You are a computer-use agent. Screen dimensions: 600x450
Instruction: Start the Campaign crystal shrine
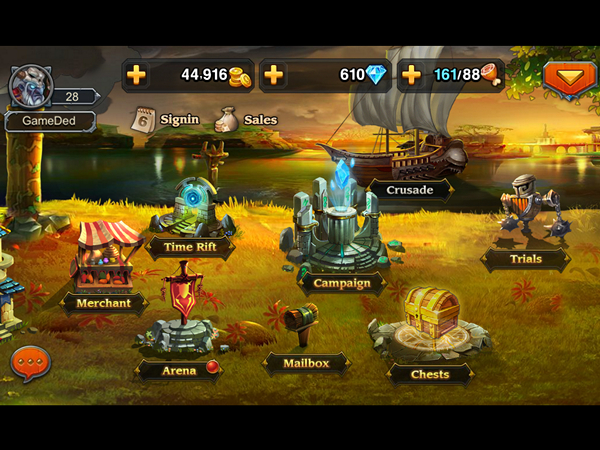[x=340, y=225]
